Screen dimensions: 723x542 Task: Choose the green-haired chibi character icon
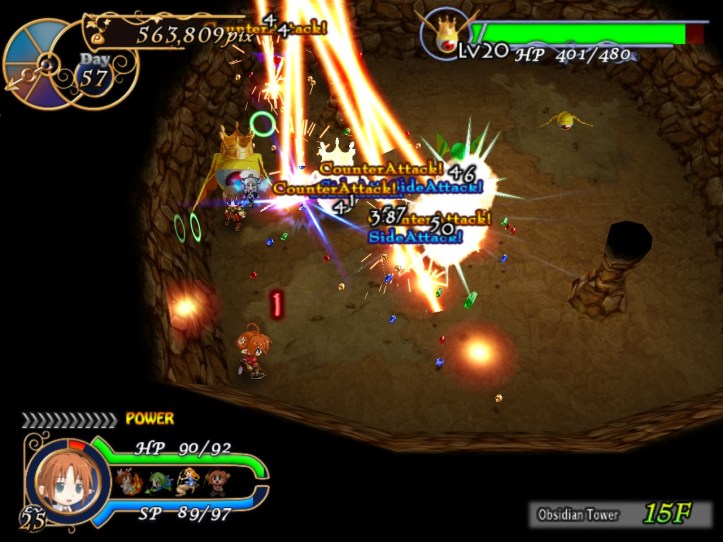(x=157, y=482)
